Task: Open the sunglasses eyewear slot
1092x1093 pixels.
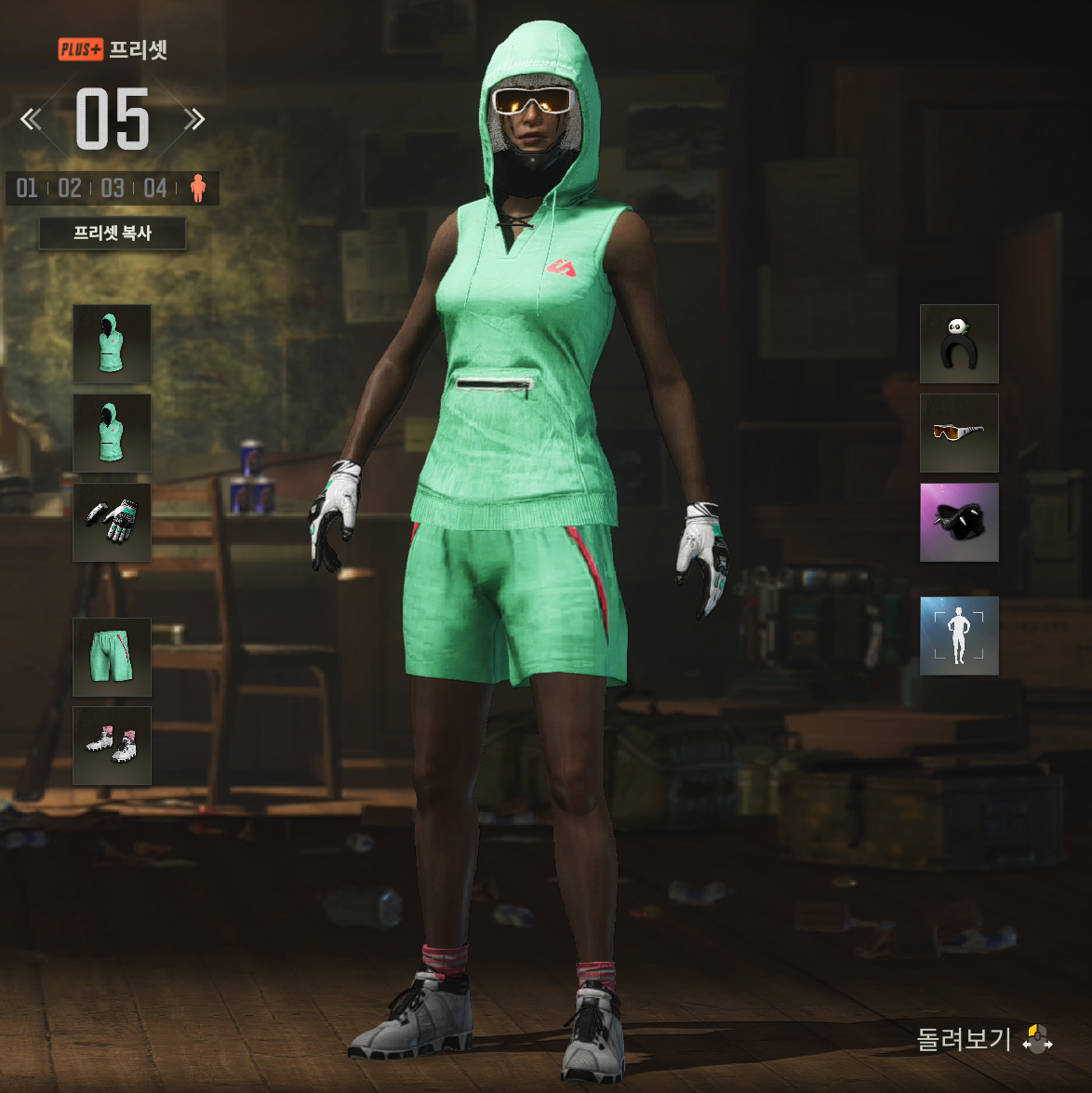Action: point(959,433)
